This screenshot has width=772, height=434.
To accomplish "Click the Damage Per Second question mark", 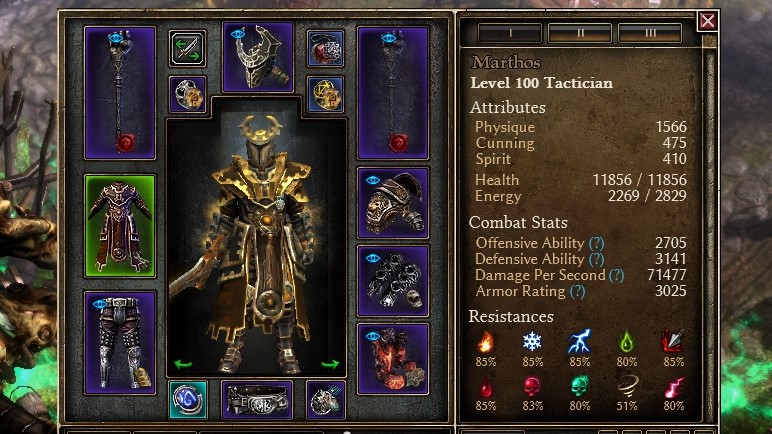I will (616, 275).
